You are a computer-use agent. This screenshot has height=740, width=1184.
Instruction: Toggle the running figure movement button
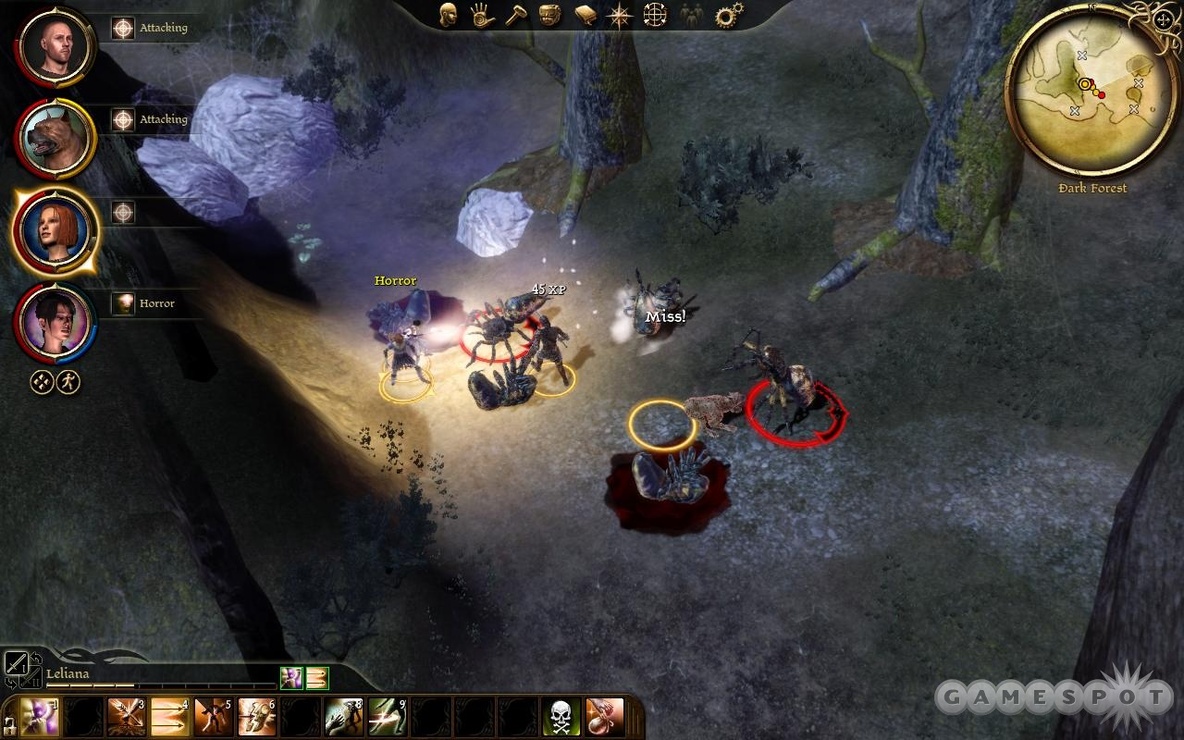[x=68, y=382]
